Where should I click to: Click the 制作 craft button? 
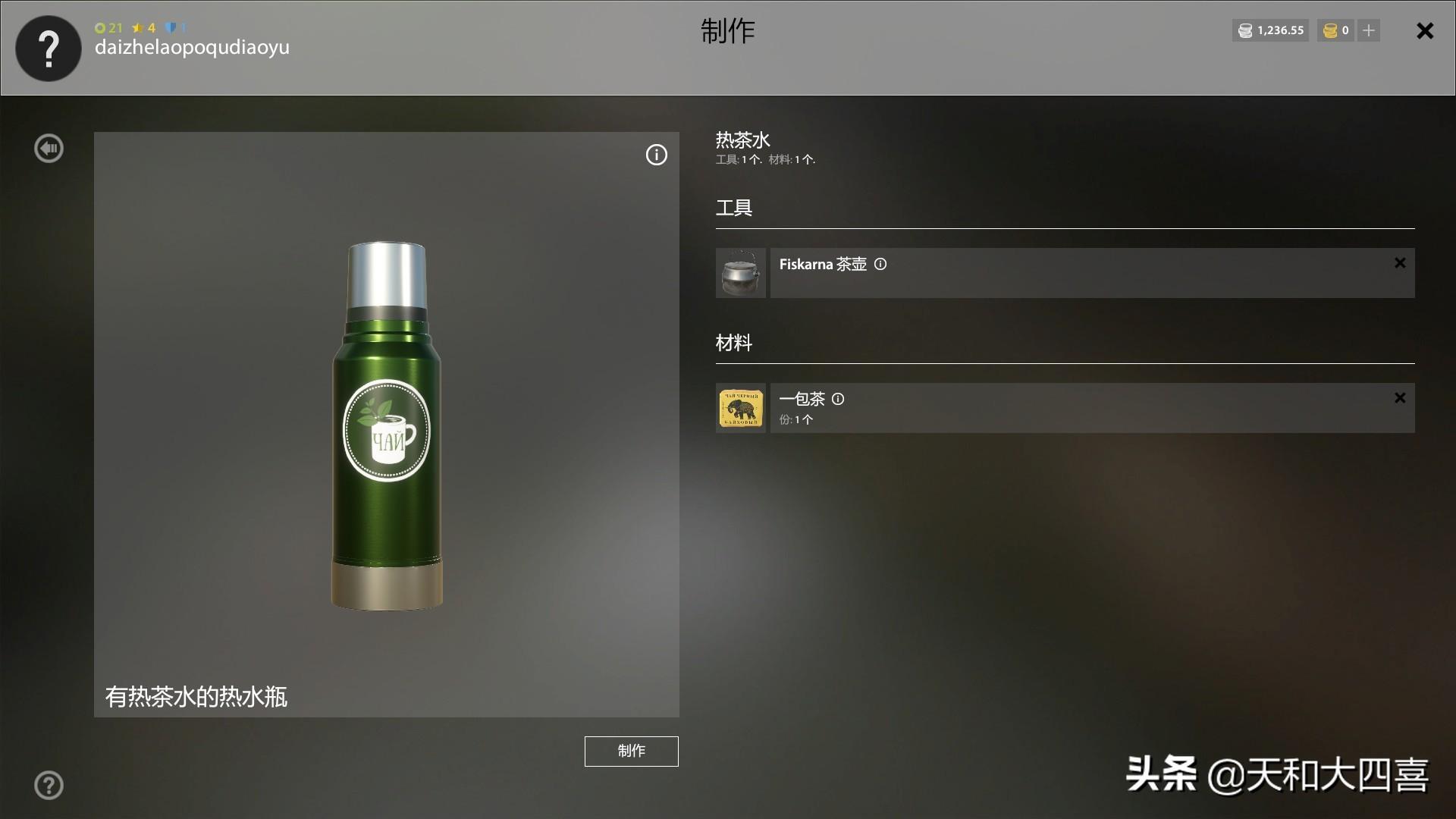(631, 751)
